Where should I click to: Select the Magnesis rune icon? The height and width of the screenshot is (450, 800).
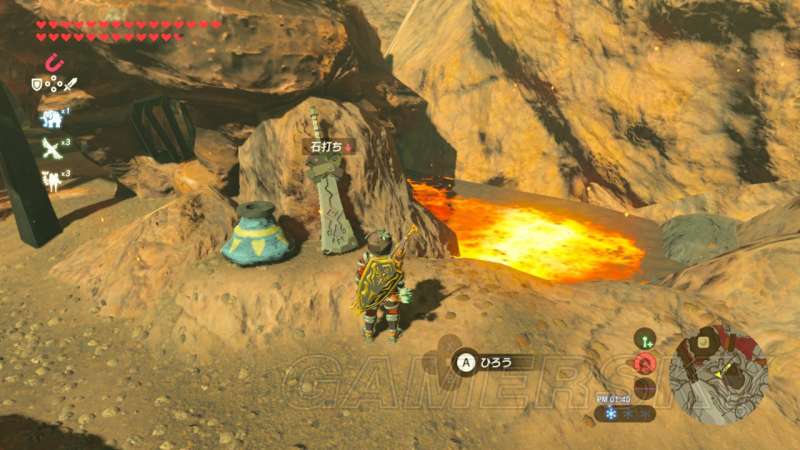(55, 63)
